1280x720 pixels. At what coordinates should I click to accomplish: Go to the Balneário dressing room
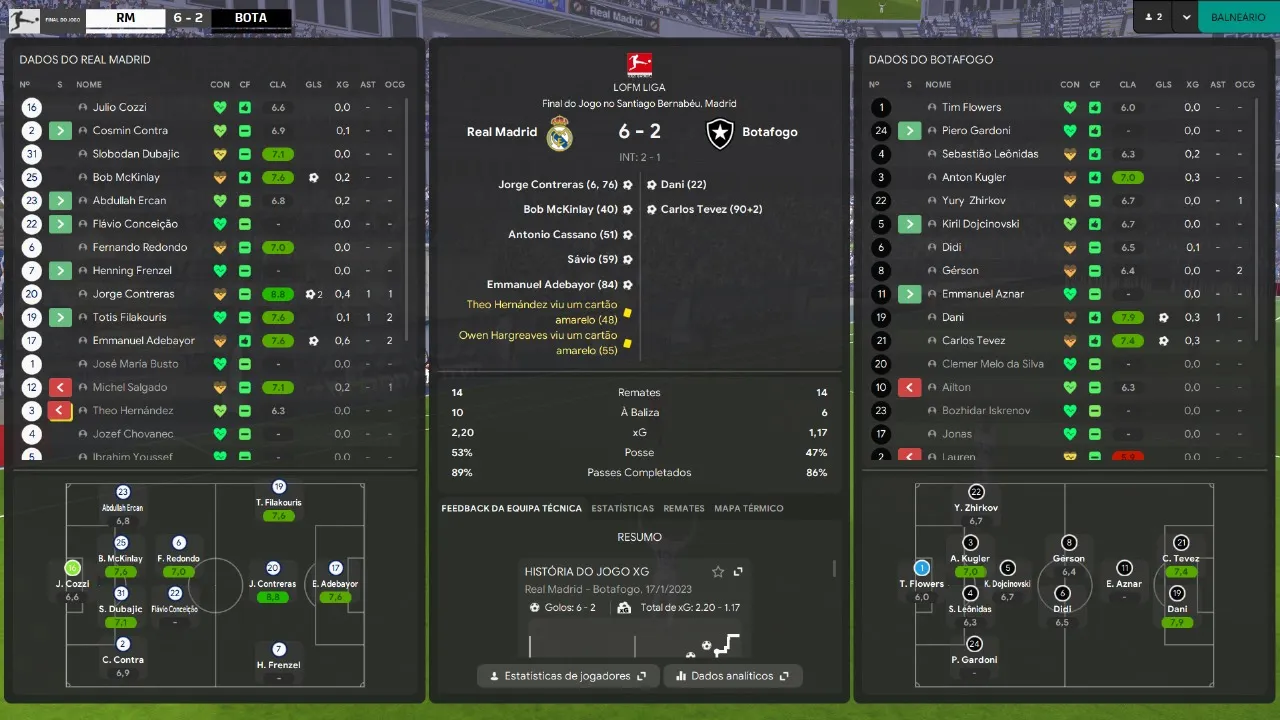[x=1238, y=17]
